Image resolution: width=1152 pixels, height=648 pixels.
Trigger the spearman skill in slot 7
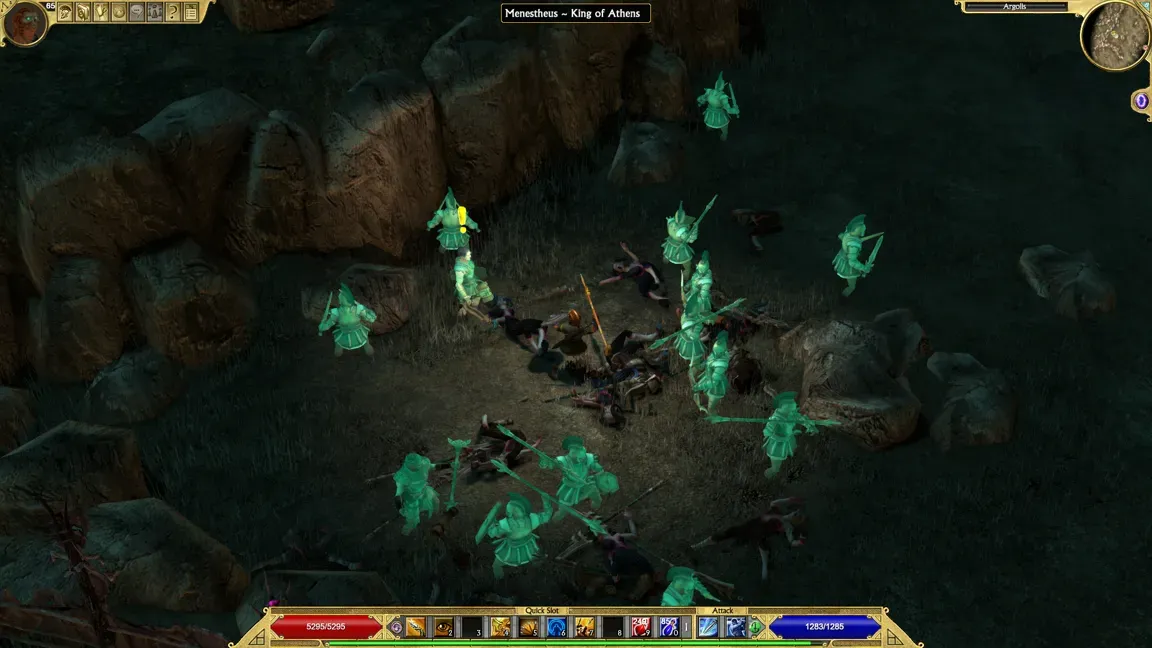[x=584, y=627]
